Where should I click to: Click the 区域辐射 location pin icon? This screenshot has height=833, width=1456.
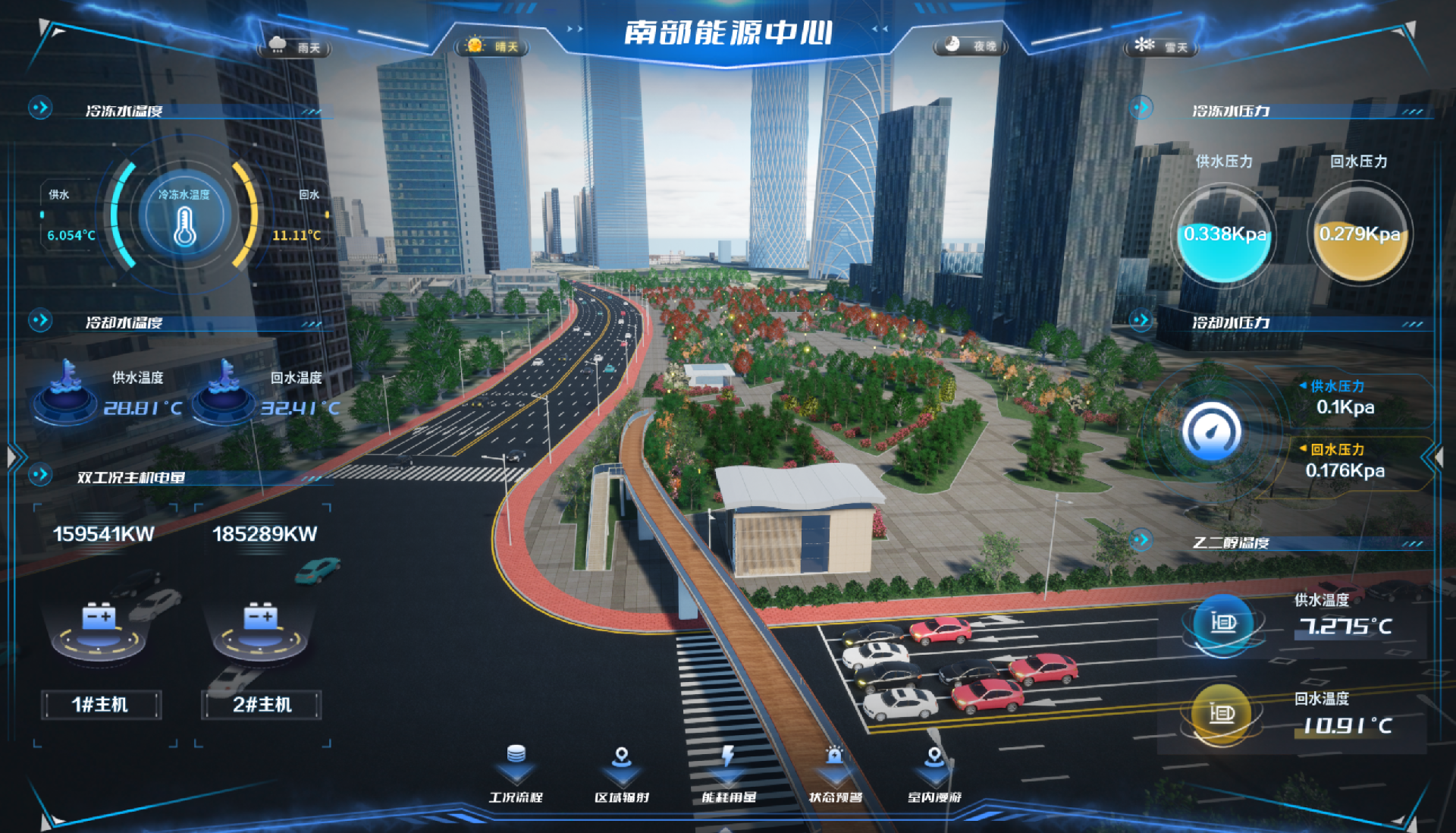tap(622, 754)
